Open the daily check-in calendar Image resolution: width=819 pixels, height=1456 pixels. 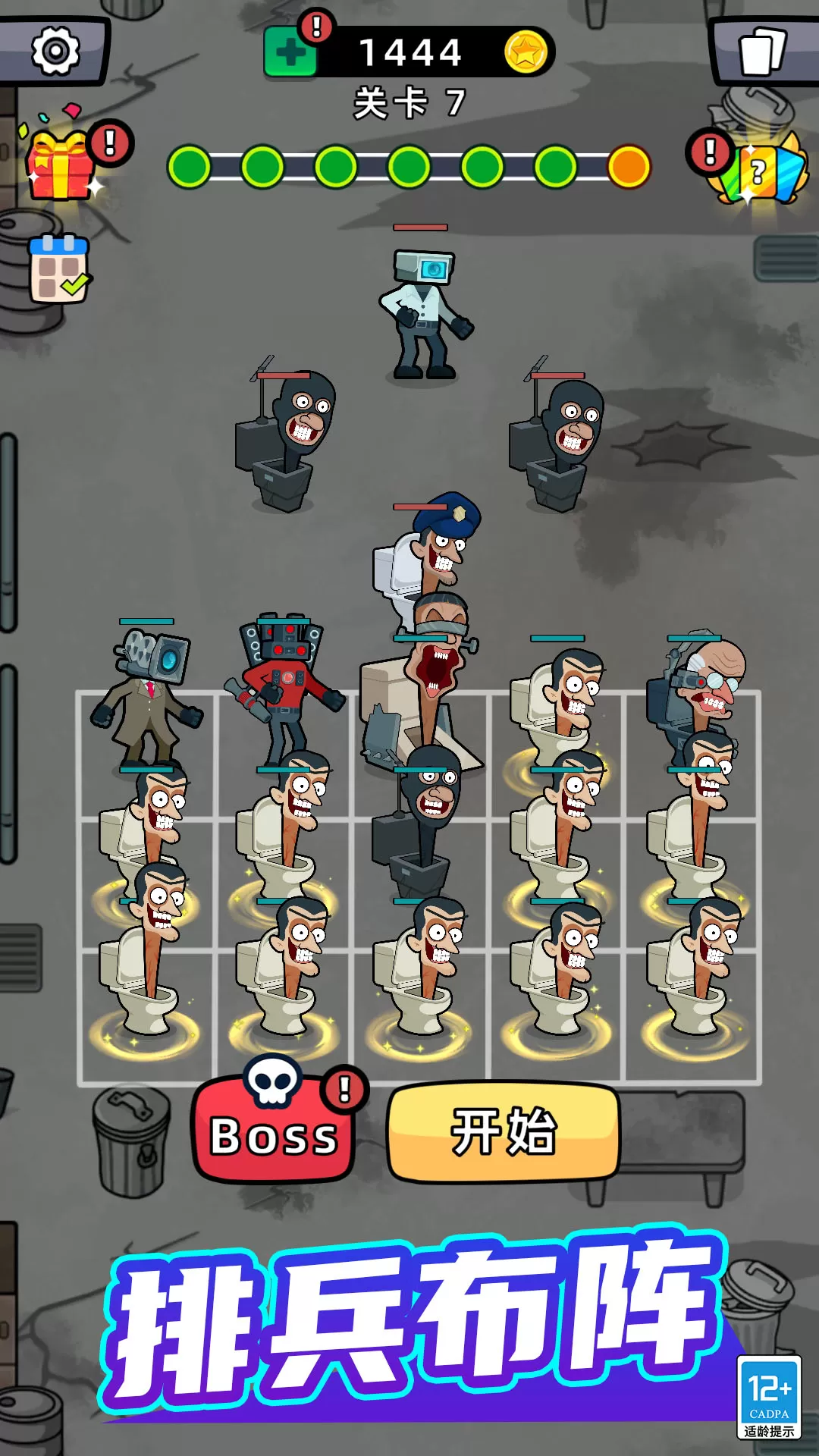click(x=59, y=268)
